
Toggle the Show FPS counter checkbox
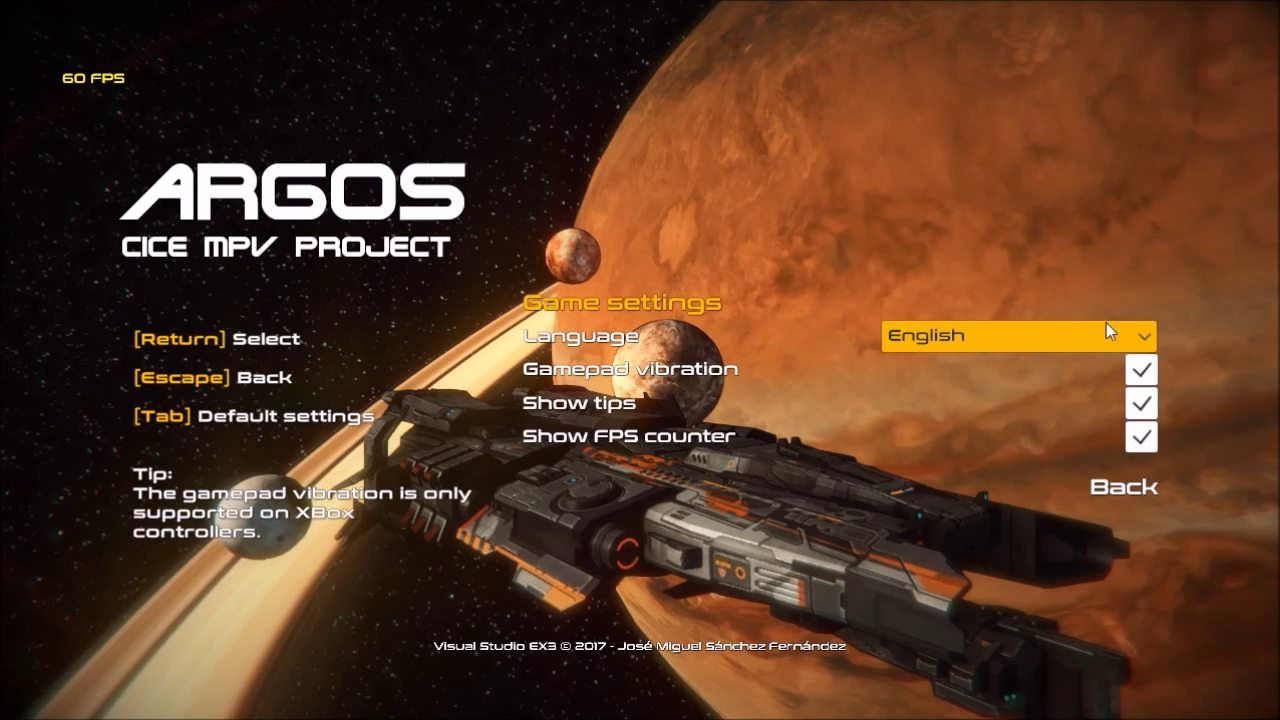click(x=1141, y=437)
